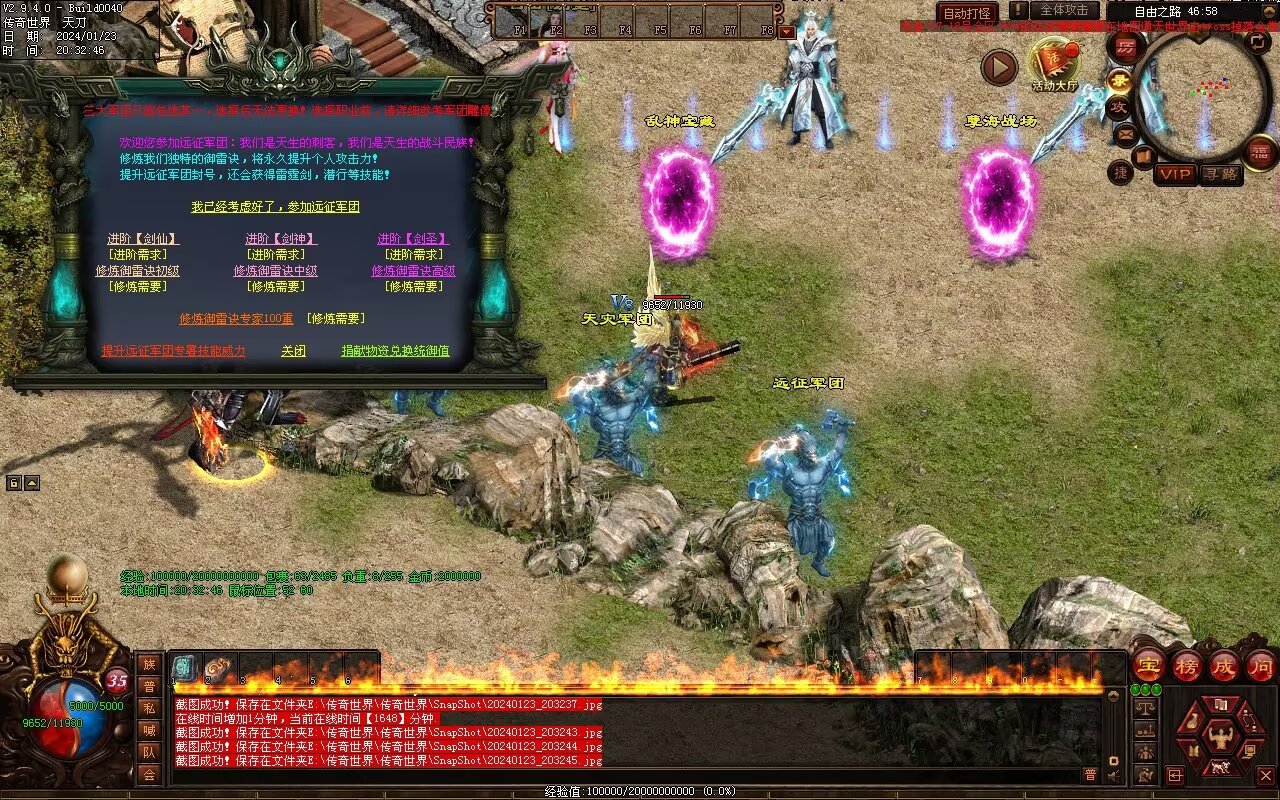Image resolution: width=1280 pixels, height=800 pixels.
Task: Choose '参加远征军团' to join the legion
Action: [275, 207]
